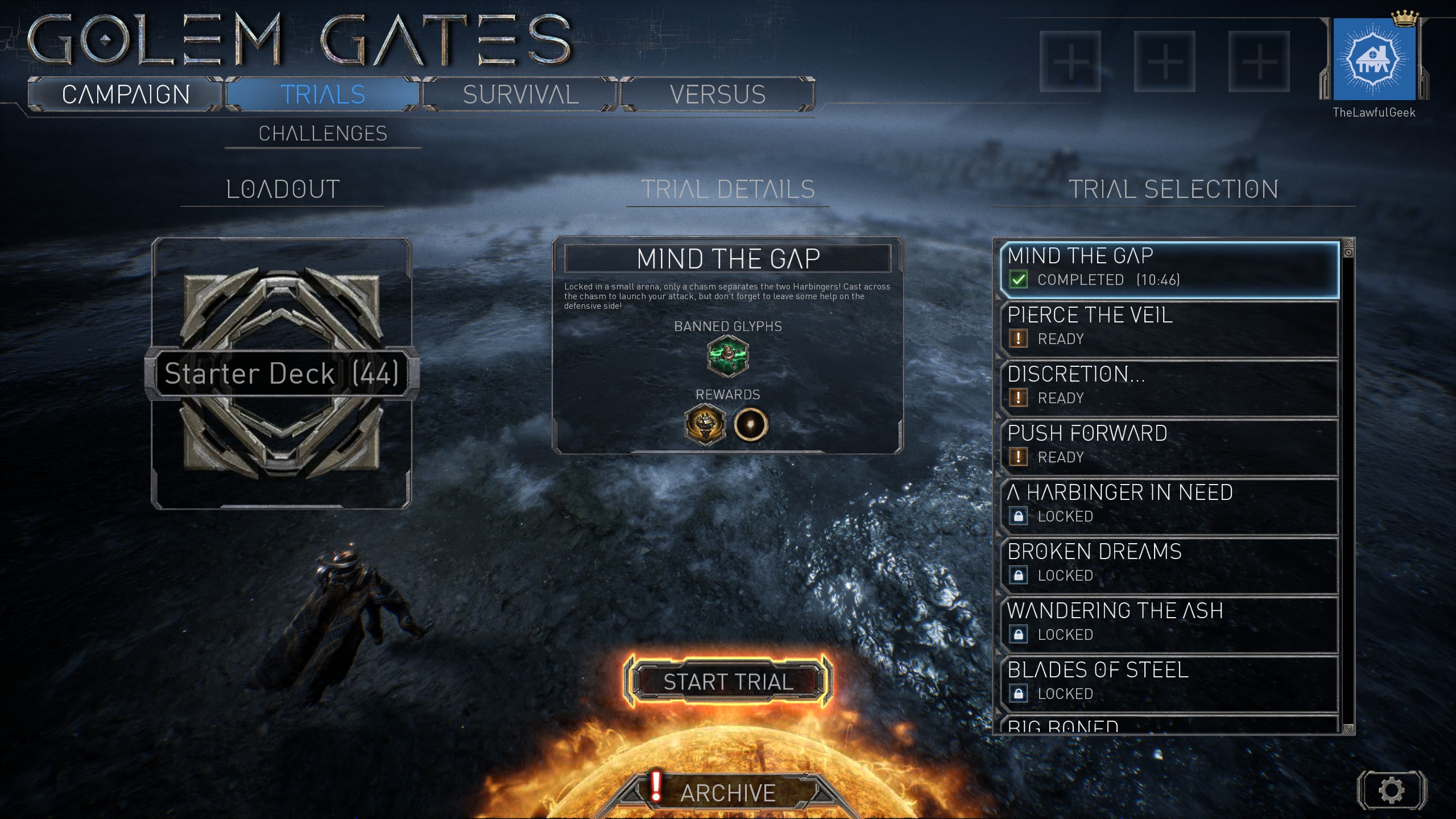Open the Challenges sub-tab
Viewport: 1456px width, 819px height.
point(322,134)
